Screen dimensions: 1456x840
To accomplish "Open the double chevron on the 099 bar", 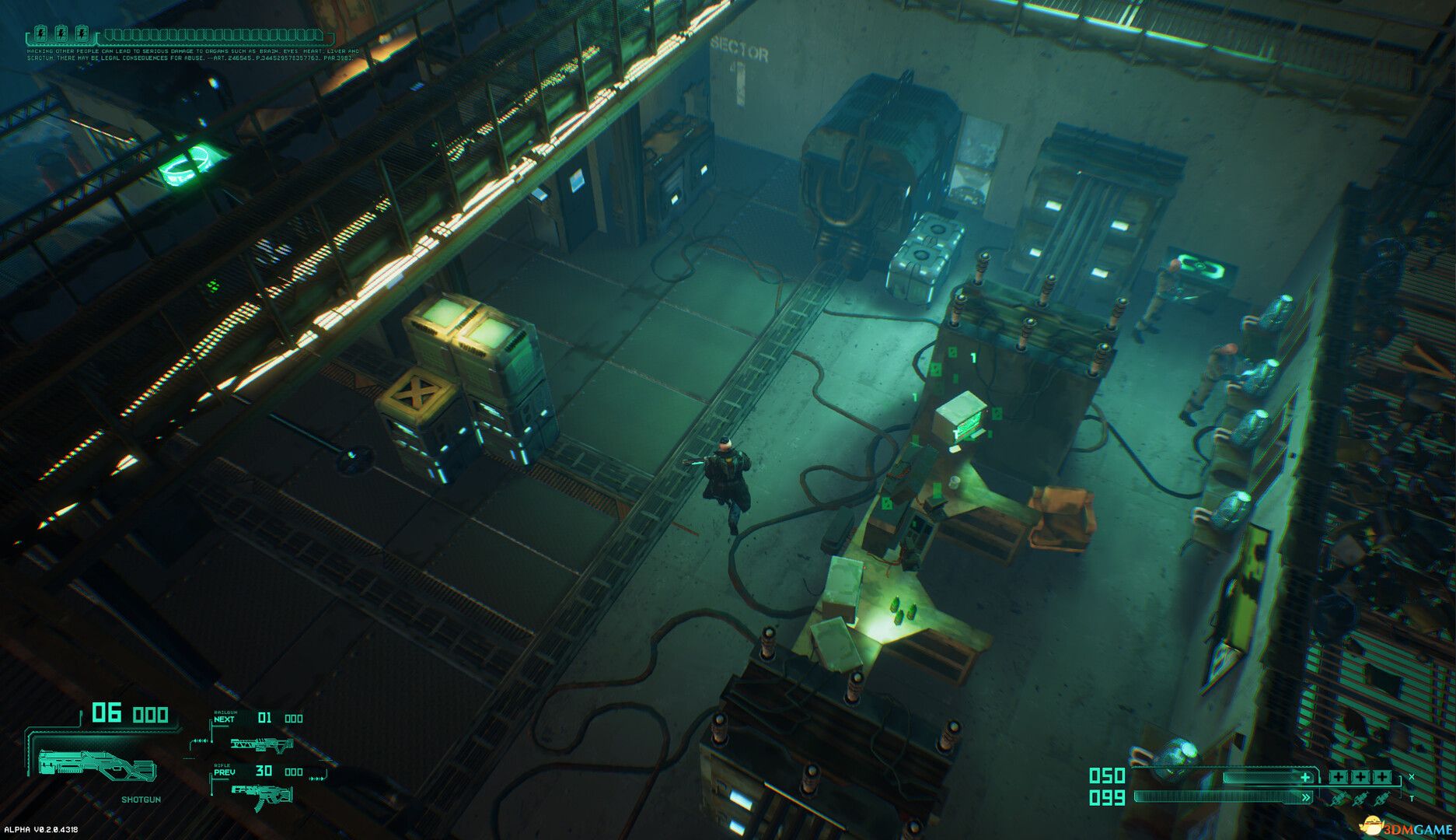I will (1306, 797).
